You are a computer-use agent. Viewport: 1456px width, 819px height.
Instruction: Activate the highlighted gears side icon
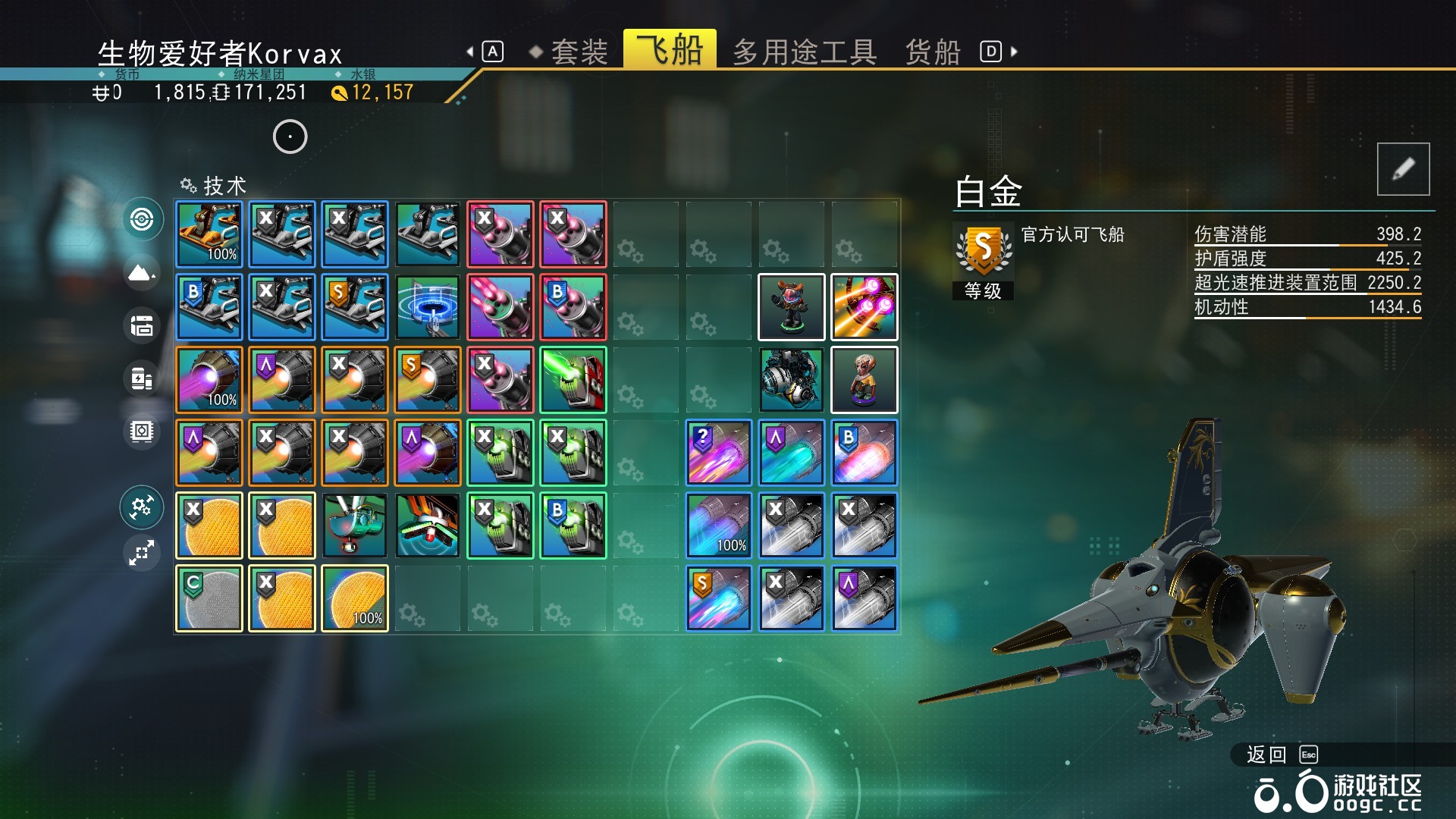coord(142,507)
